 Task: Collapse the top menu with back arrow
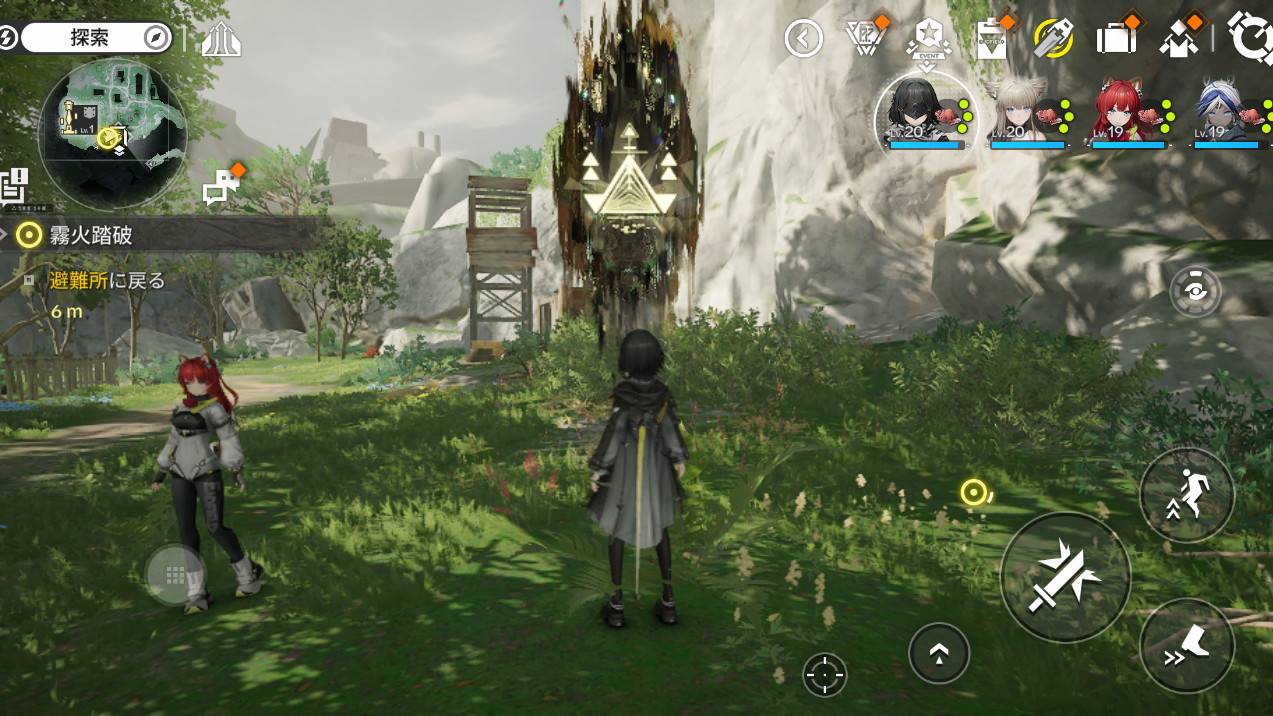pyautogui.click(x=803, y=39)
